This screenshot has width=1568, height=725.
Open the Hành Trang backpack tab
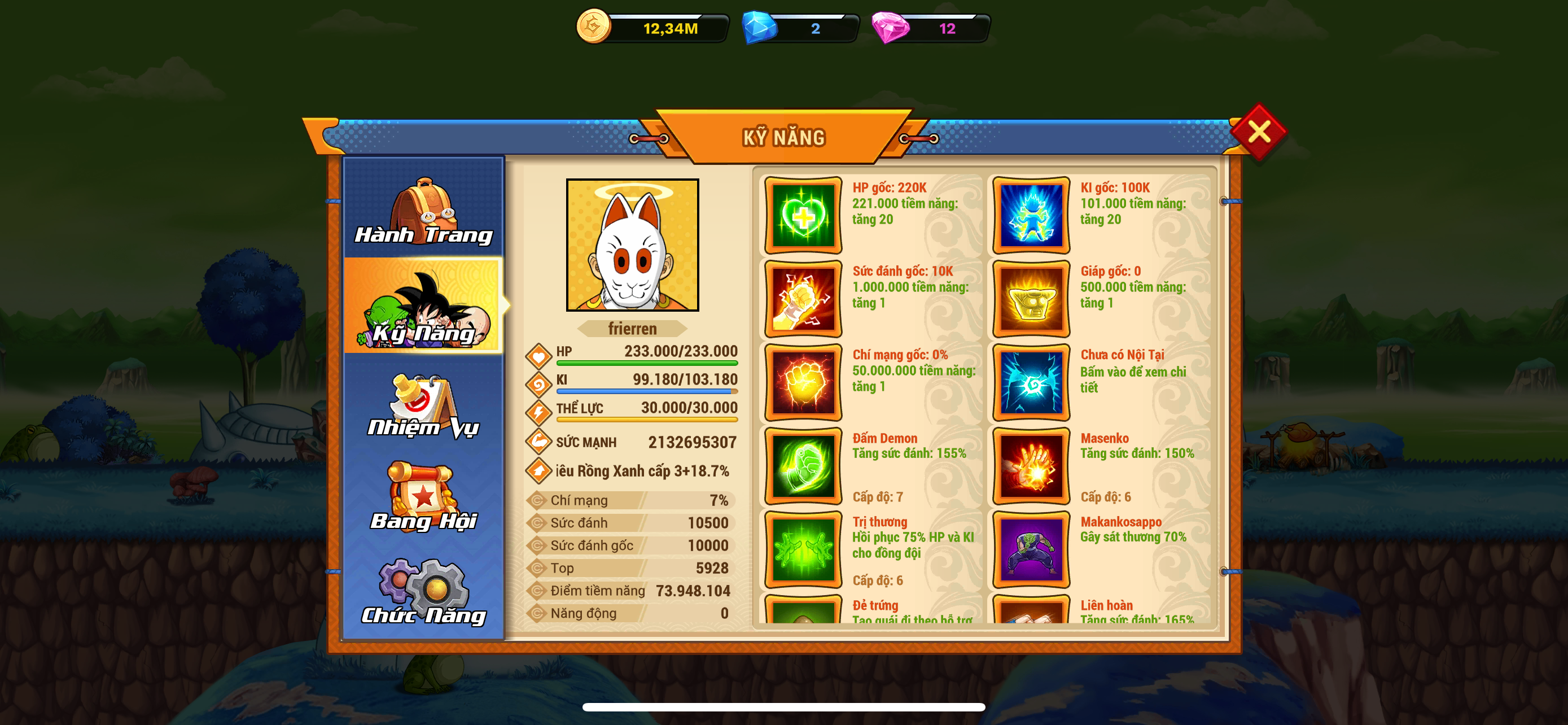pyautogui.click(x=424, y=210)
